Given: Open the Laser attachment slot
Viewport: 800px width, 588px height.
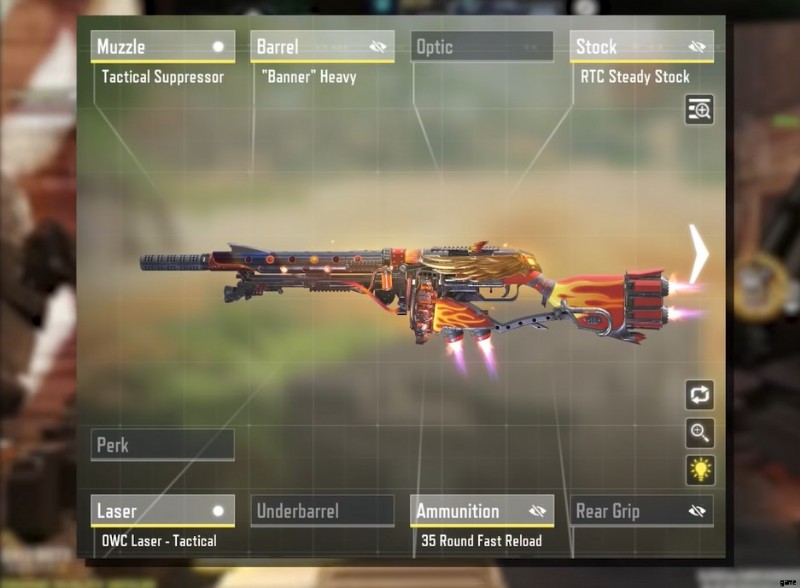Looking at the screenshot, I should (x=150, y=511).
